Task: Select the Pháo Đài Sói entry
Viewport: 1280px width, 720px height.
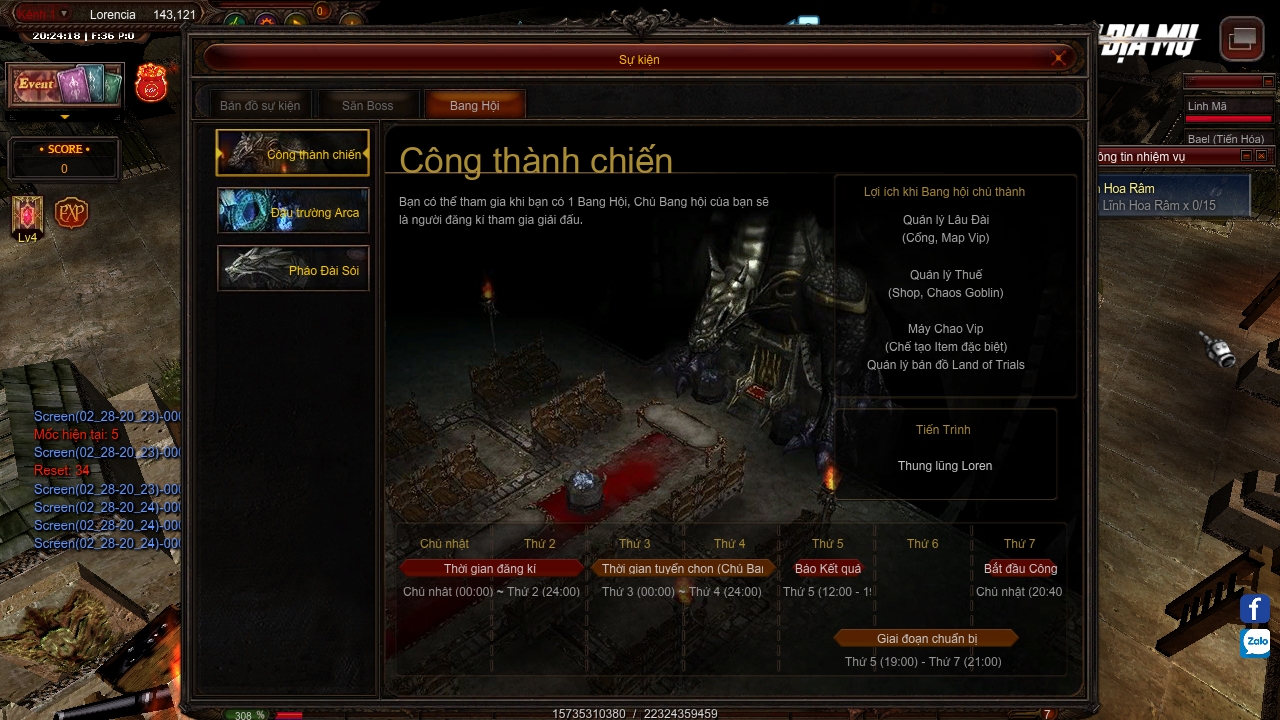Action: 293,269
